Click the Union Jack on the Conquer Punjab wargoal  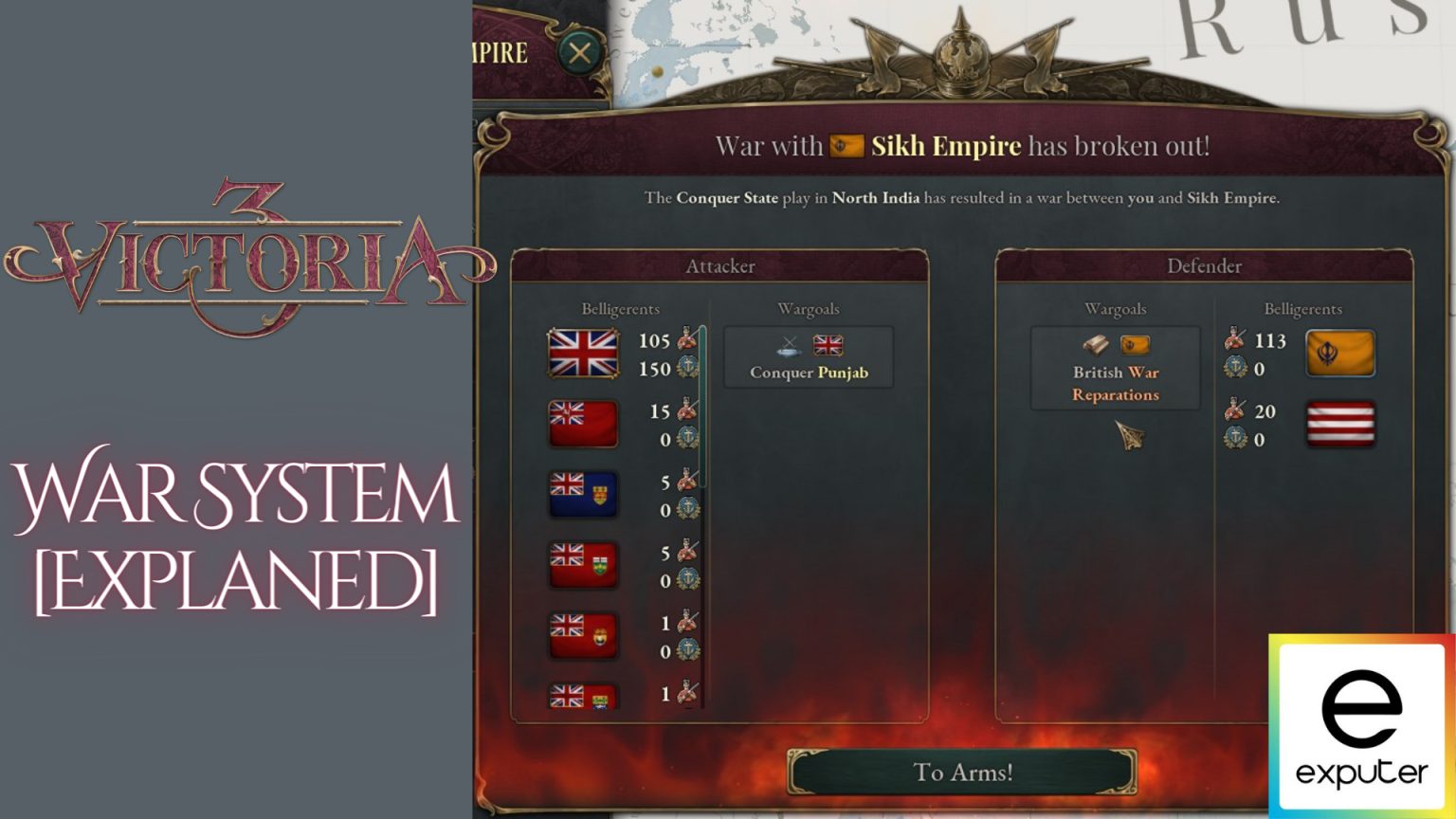click(x=828, y=345)
